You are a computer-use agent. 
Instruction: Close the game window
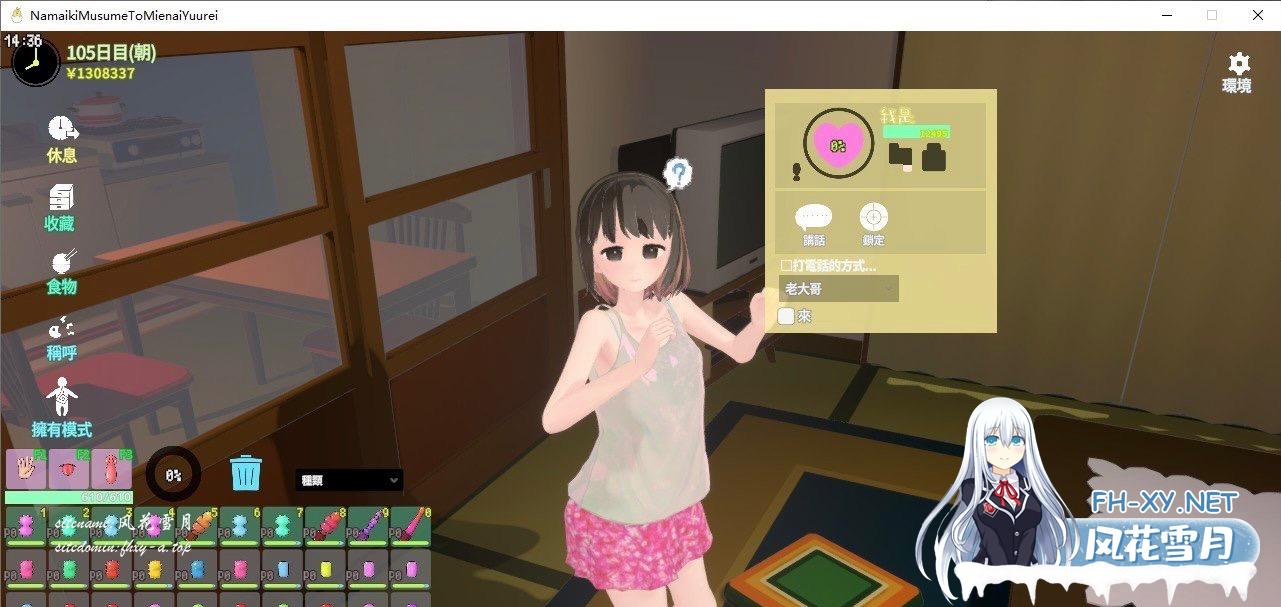(1258, 15)
